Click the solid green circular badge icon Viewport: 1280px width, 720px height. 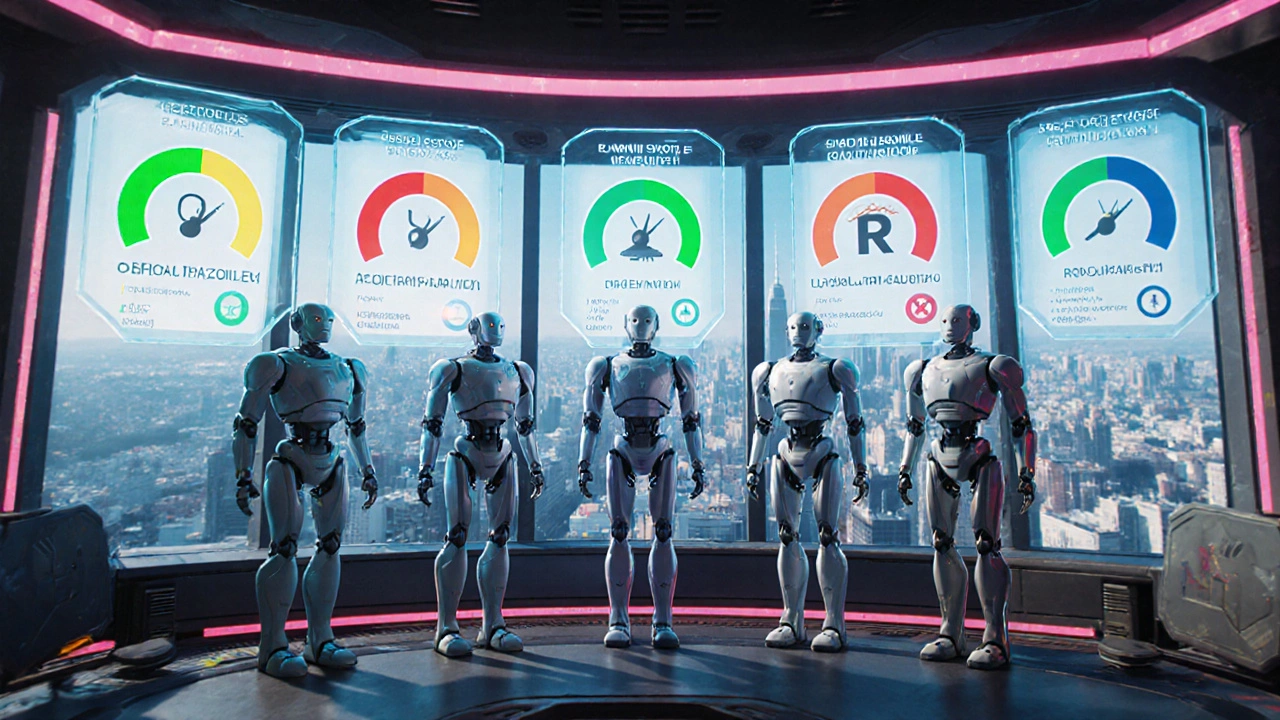pos(231,308)
